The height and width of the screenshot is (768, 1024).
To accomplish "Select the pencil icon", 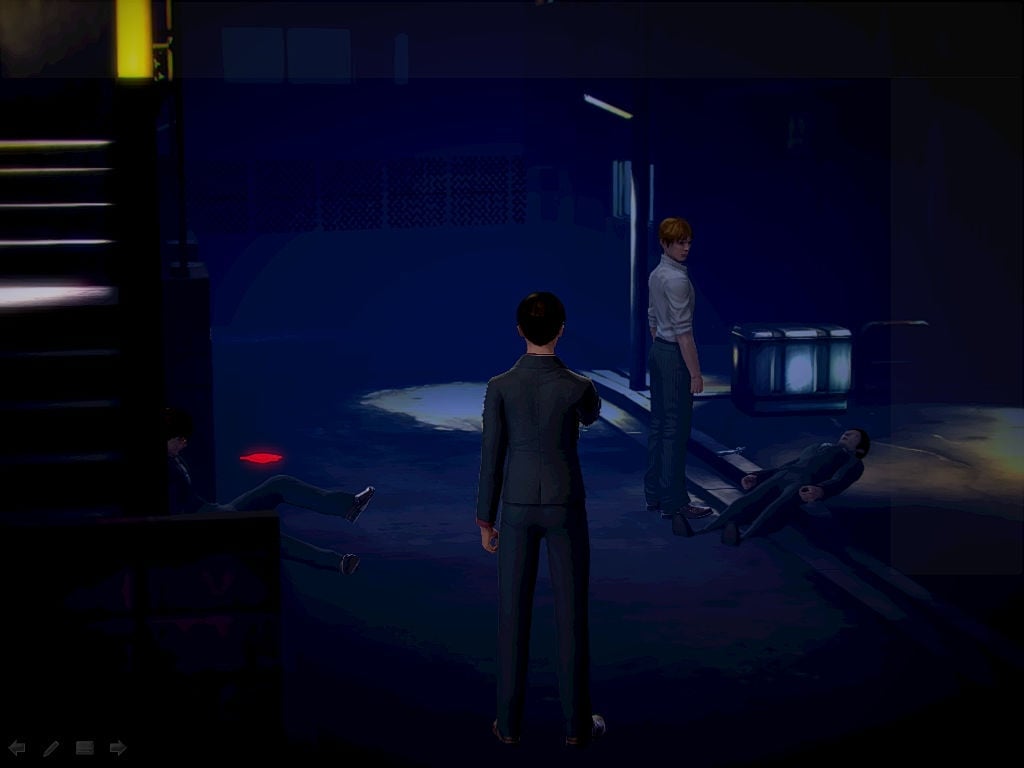I will pos(50,747).
